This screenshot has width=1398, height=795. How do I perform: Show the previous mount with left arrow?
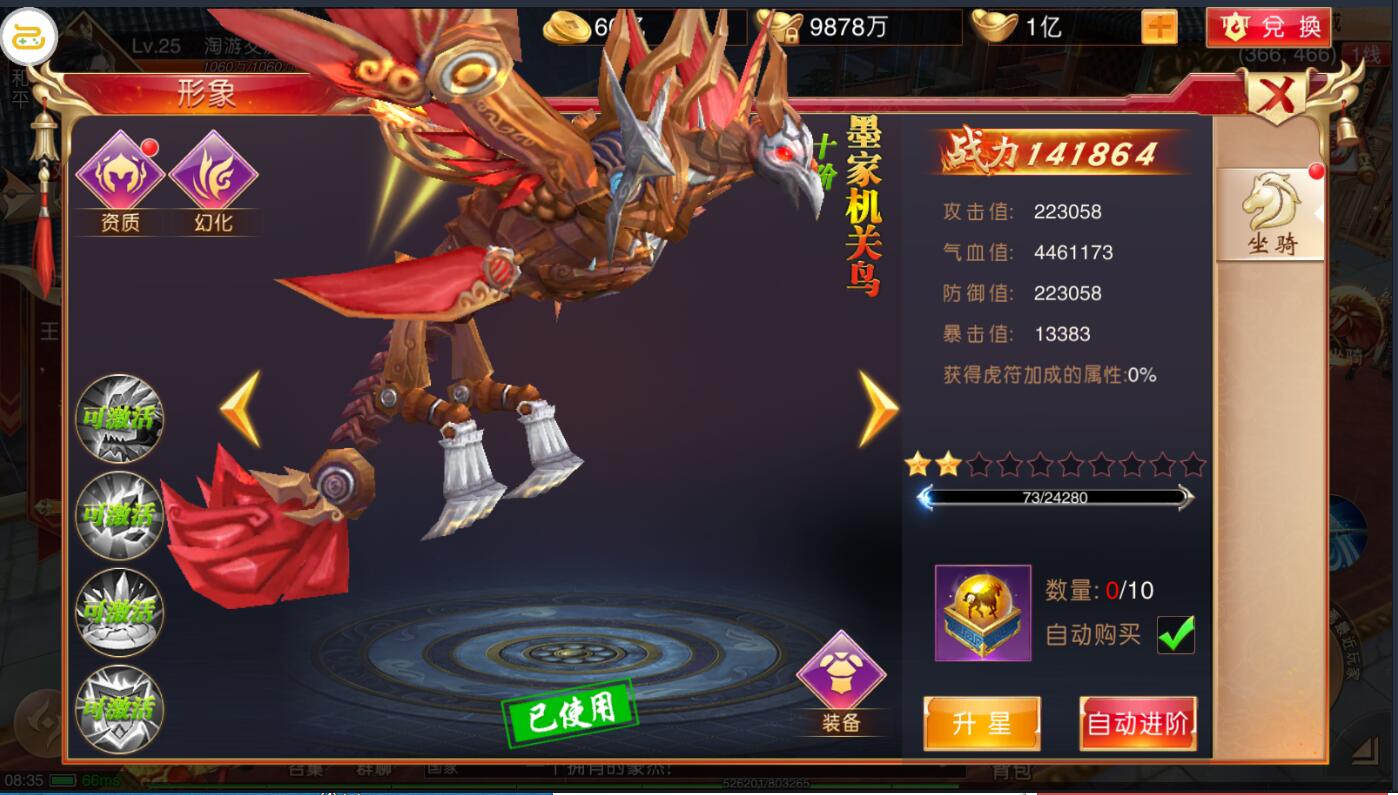[x=241, y=408]
